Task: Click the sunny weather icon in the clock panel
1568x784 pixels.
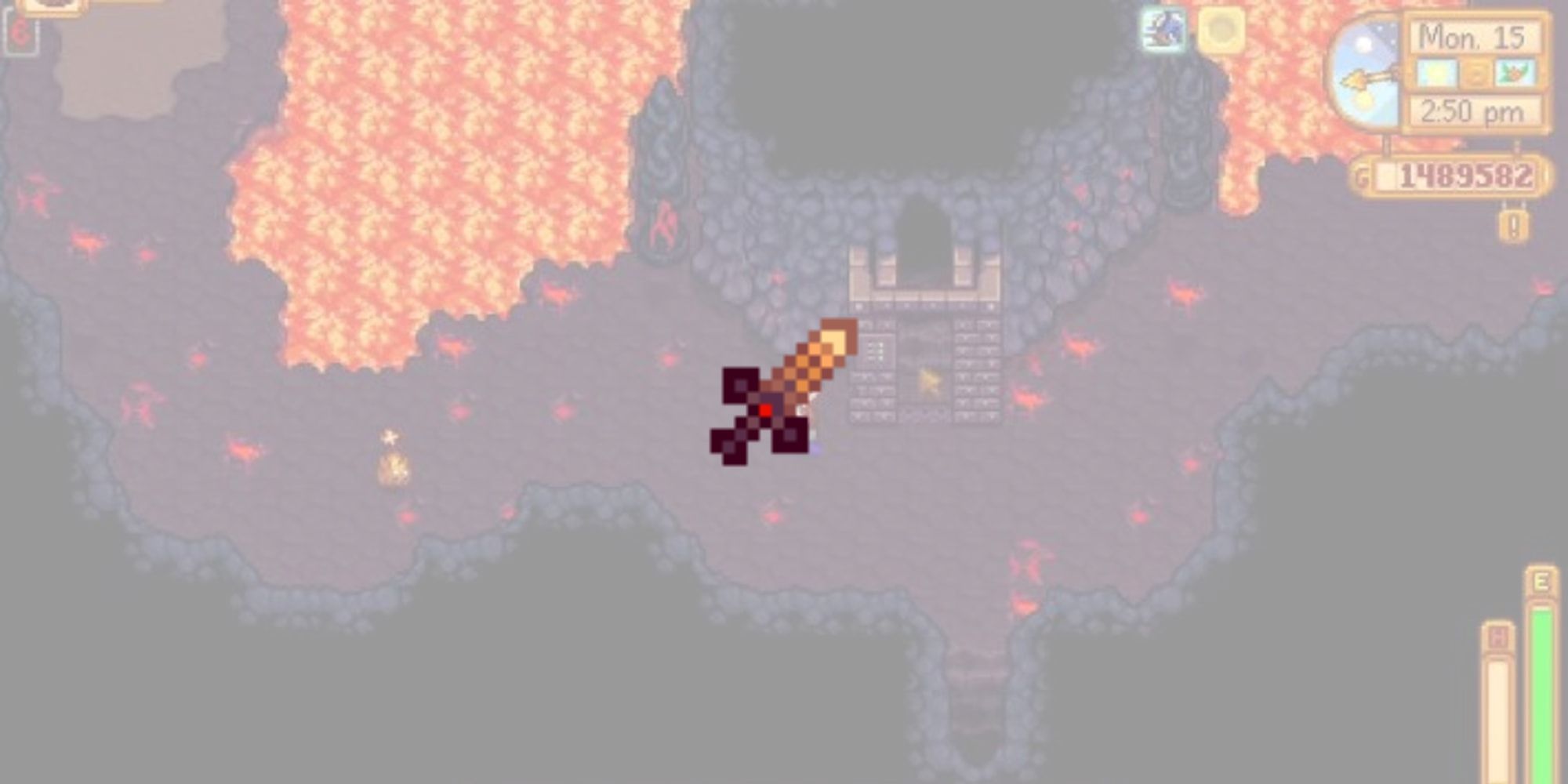Action: (x=1436, y=74)
